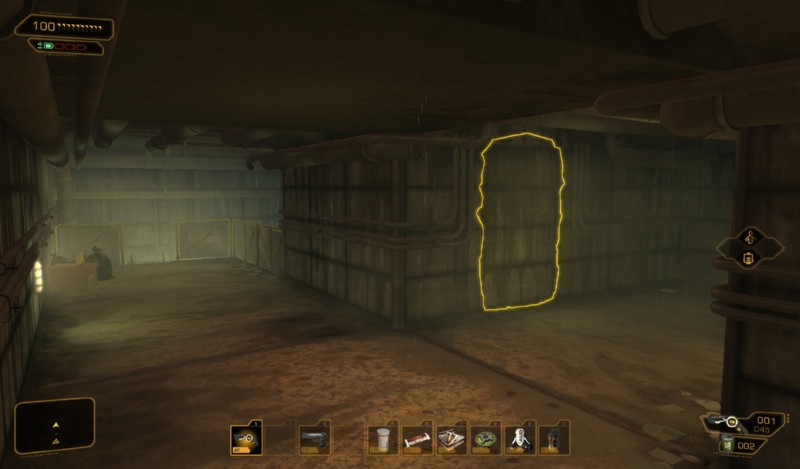Equip the pistol from the hotbar
800x469 pixels.
(314, 438)
